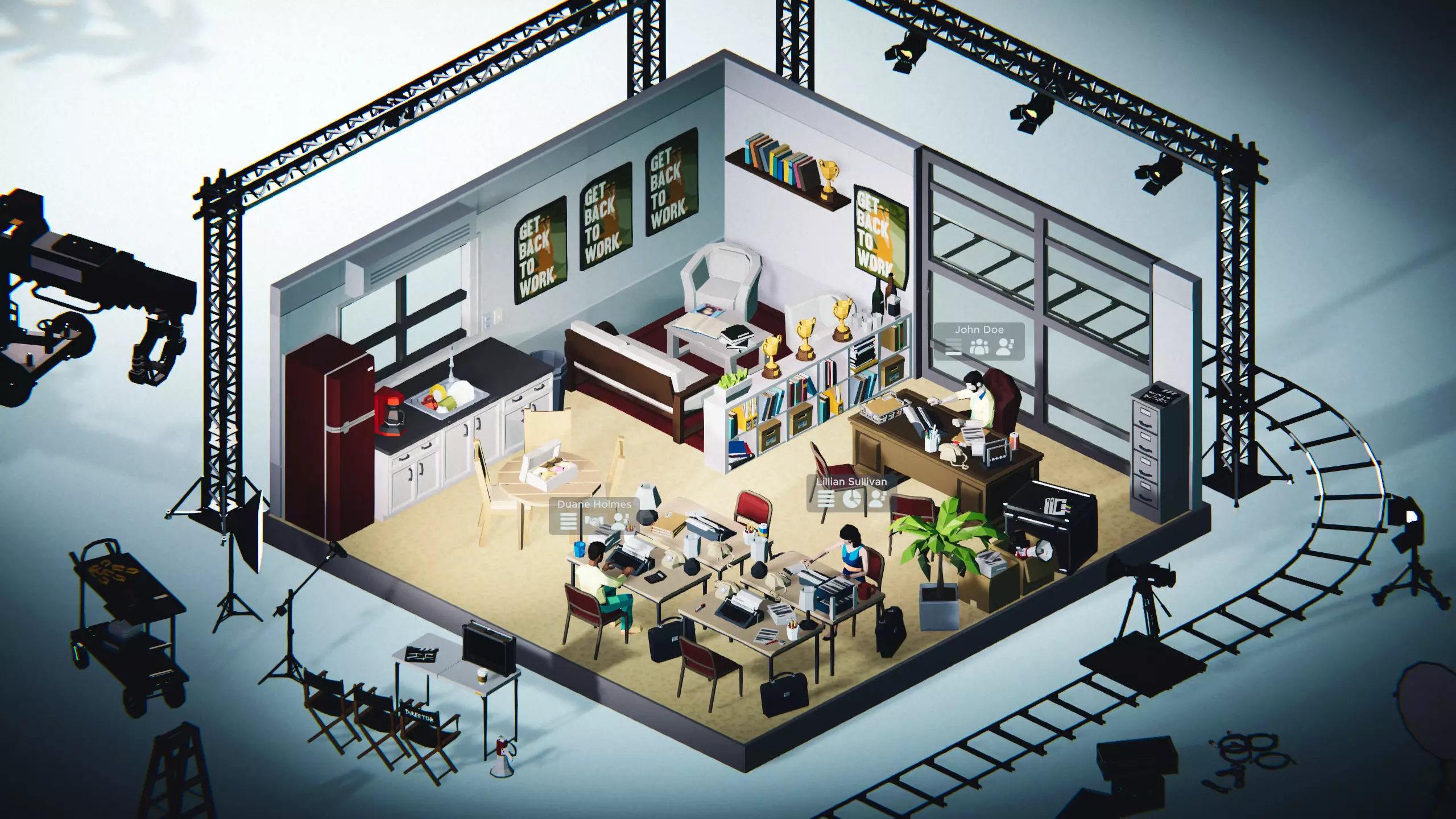Open Duane Holmes's task list icon
The image size is (1456, 819).
569,520
